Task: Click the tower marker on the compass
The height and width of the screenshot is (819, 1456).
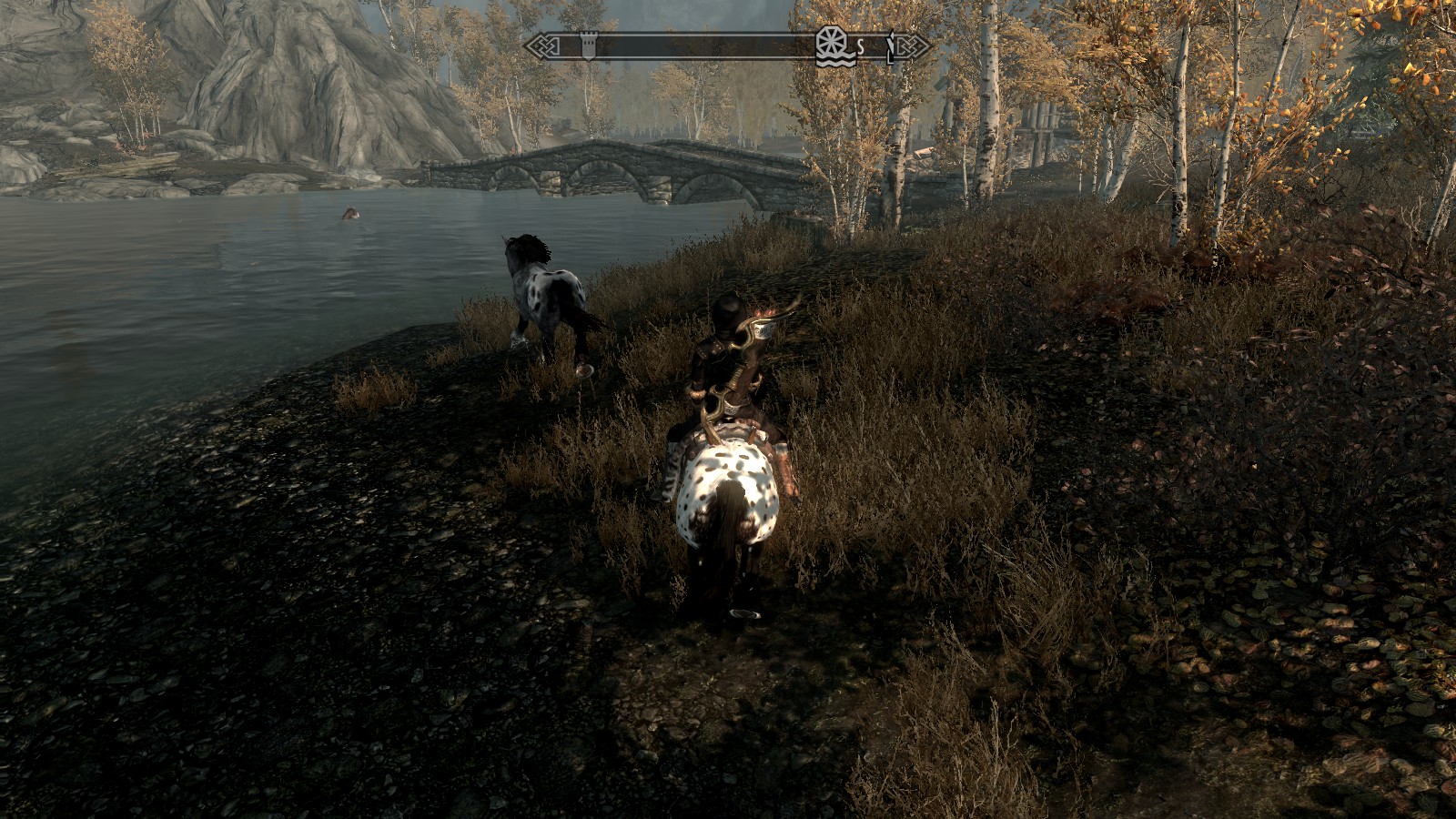Action: coord(588,45)
